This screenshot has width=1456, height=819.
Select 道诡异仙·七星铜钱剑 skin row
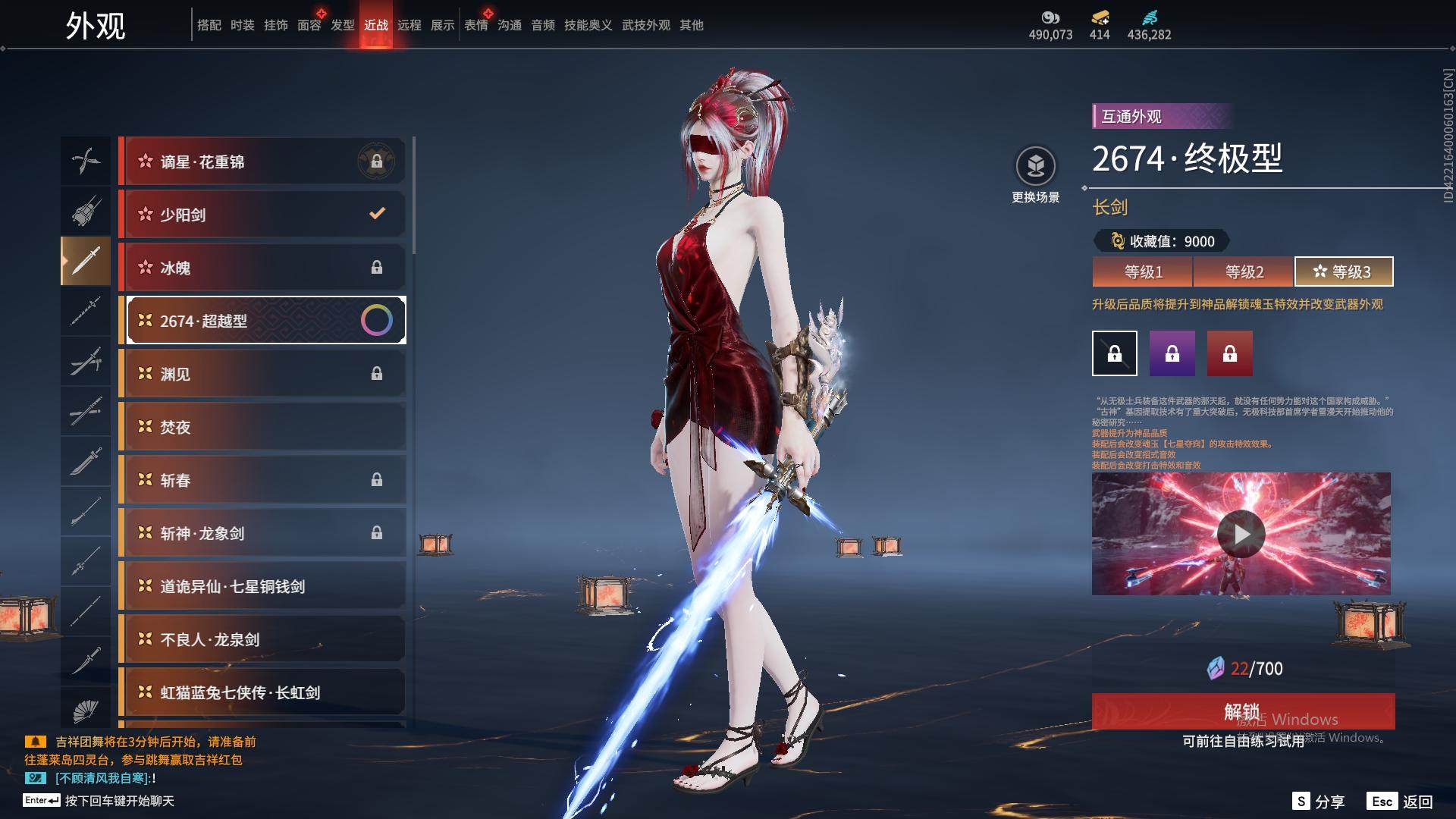(x=262, y=586)
